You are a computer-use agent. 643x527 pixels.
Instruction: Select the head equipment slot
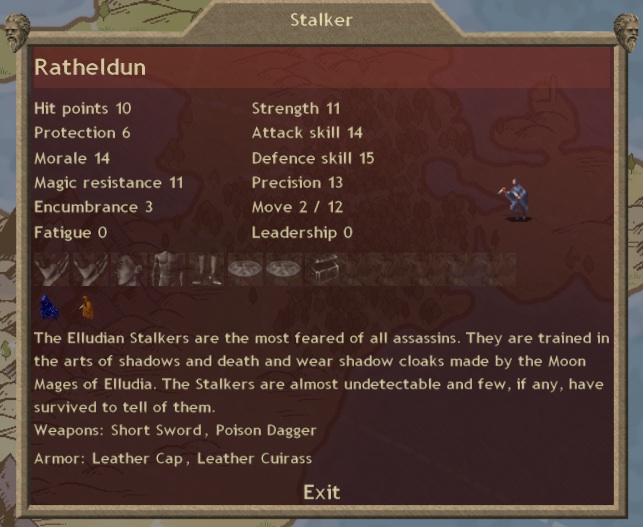128,270
